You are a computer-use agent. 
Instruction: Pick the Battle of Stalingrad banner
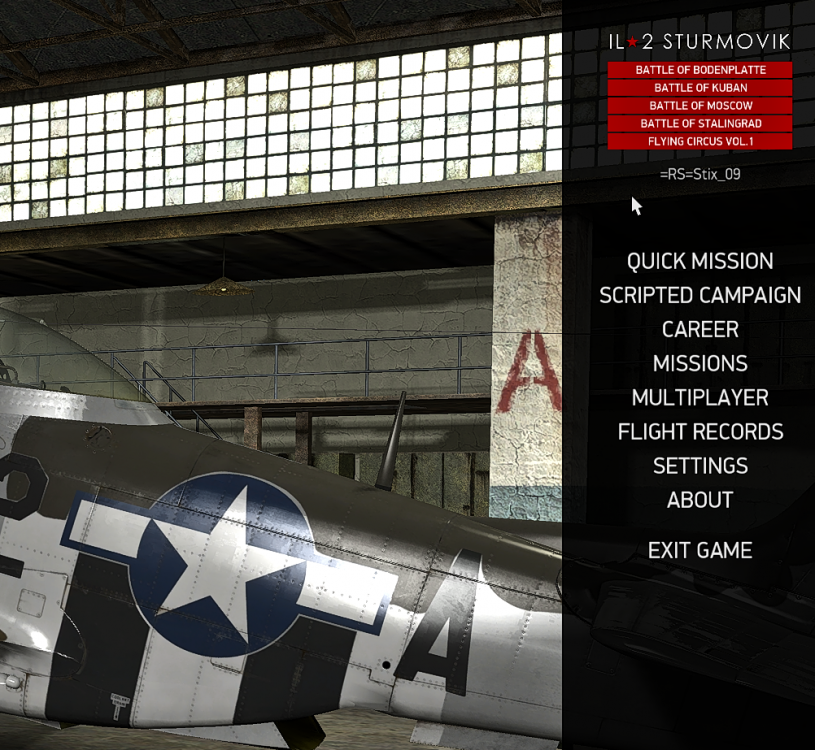coord(700,124)
